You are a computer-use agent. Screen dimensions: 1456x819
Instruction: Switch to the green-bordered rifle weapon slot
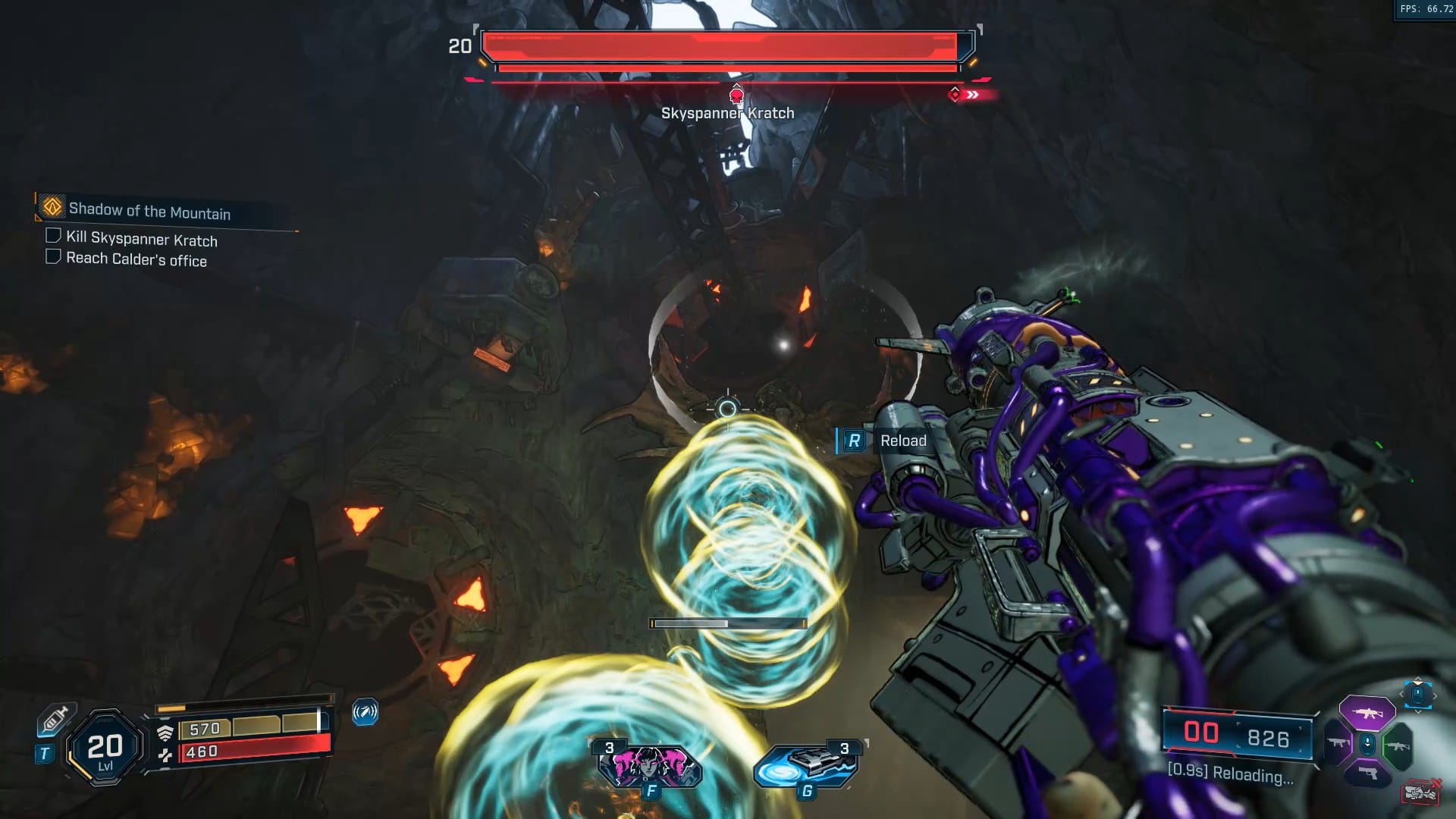(x=1397, y=745)
